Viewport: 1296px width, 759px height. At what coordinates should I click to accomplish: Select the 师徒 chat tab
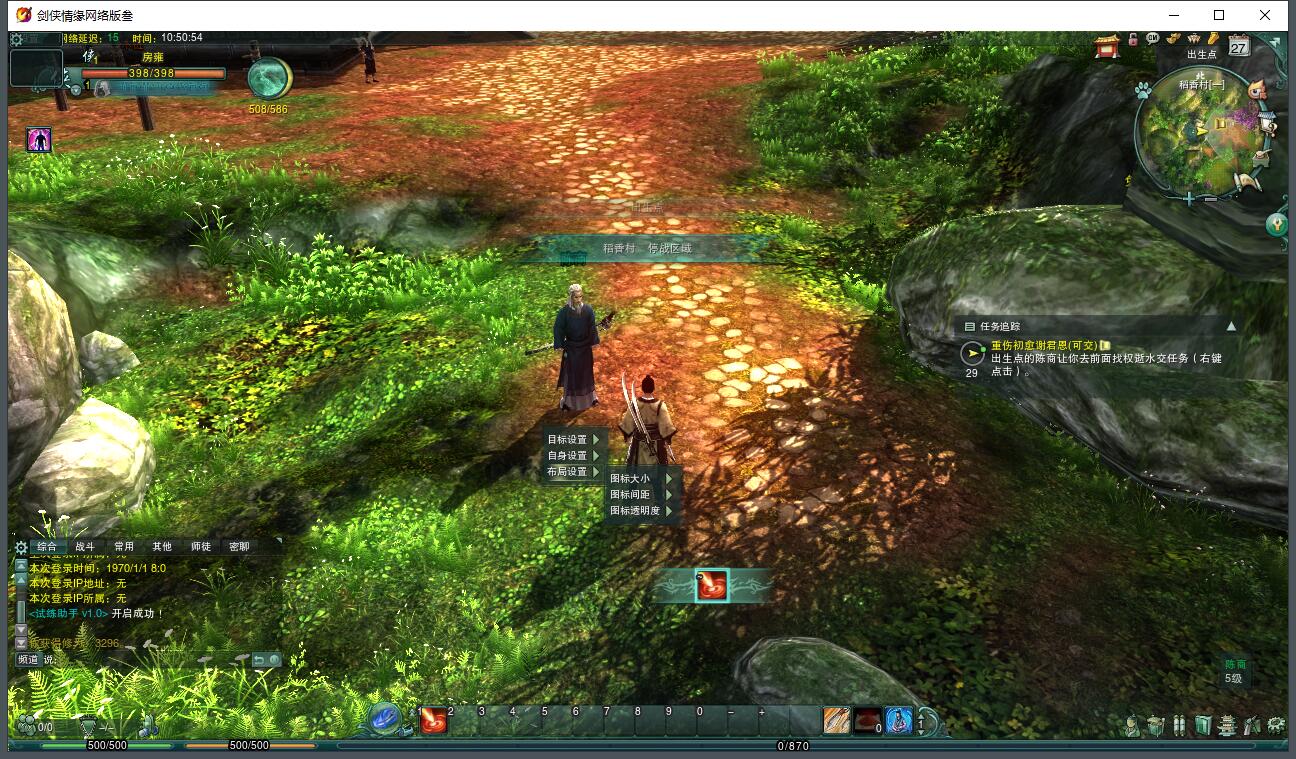(x=201, y=547)
